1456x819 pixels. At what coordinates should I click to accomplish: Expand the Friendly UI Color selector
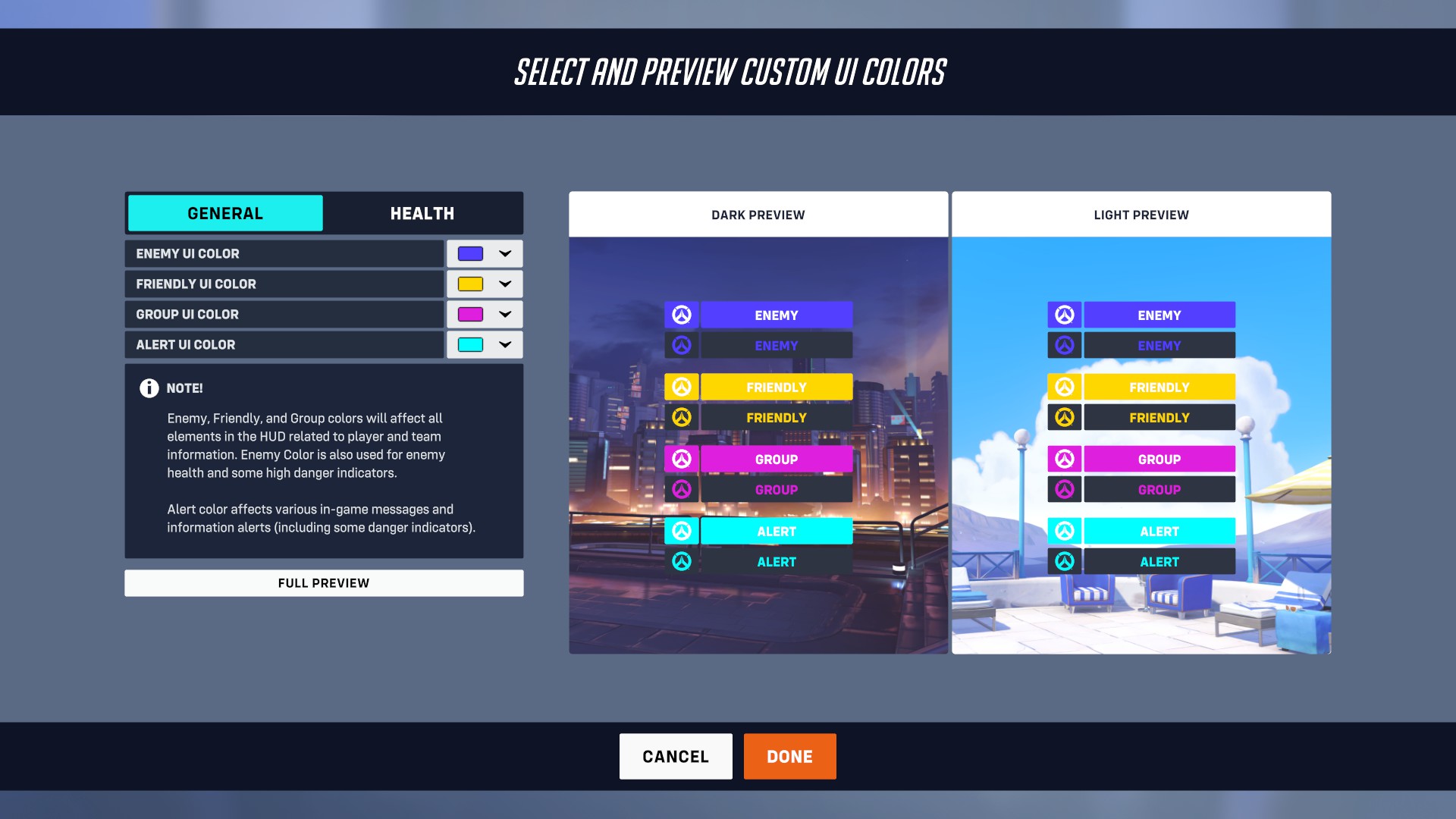(504, 284)
